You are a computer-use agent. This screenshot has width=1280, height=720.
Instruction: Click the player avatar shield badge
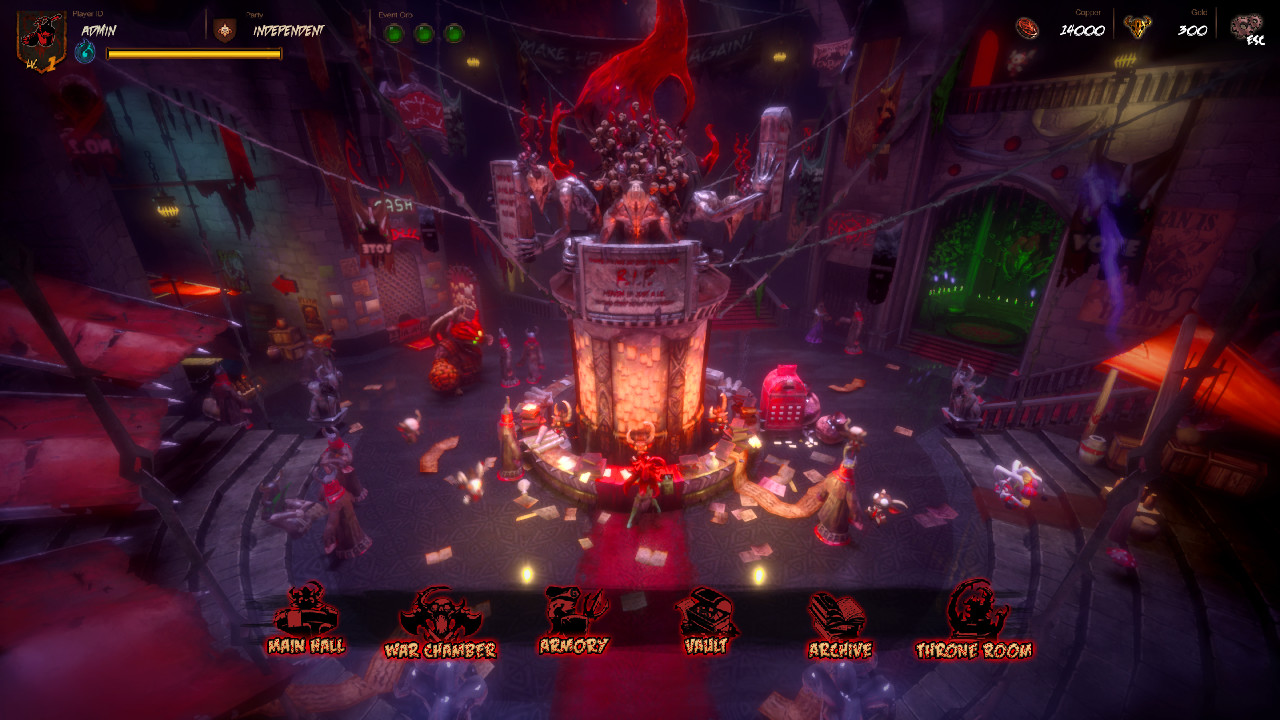[x=41, y=38]
